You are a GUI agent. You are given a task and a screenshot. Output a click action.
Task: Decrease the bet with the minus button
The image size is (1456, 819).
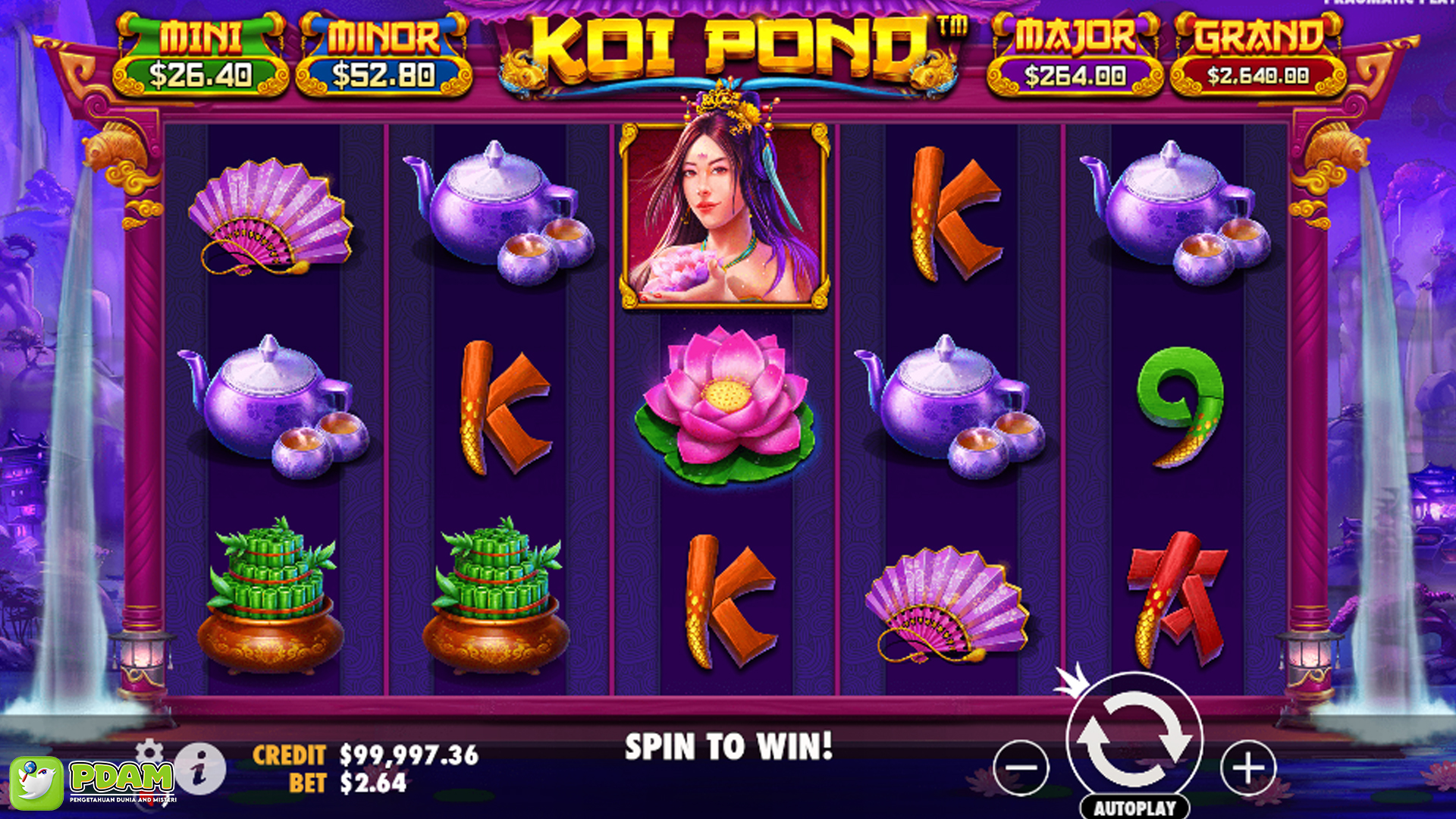pyautogui.click(x=1021, y=768)
